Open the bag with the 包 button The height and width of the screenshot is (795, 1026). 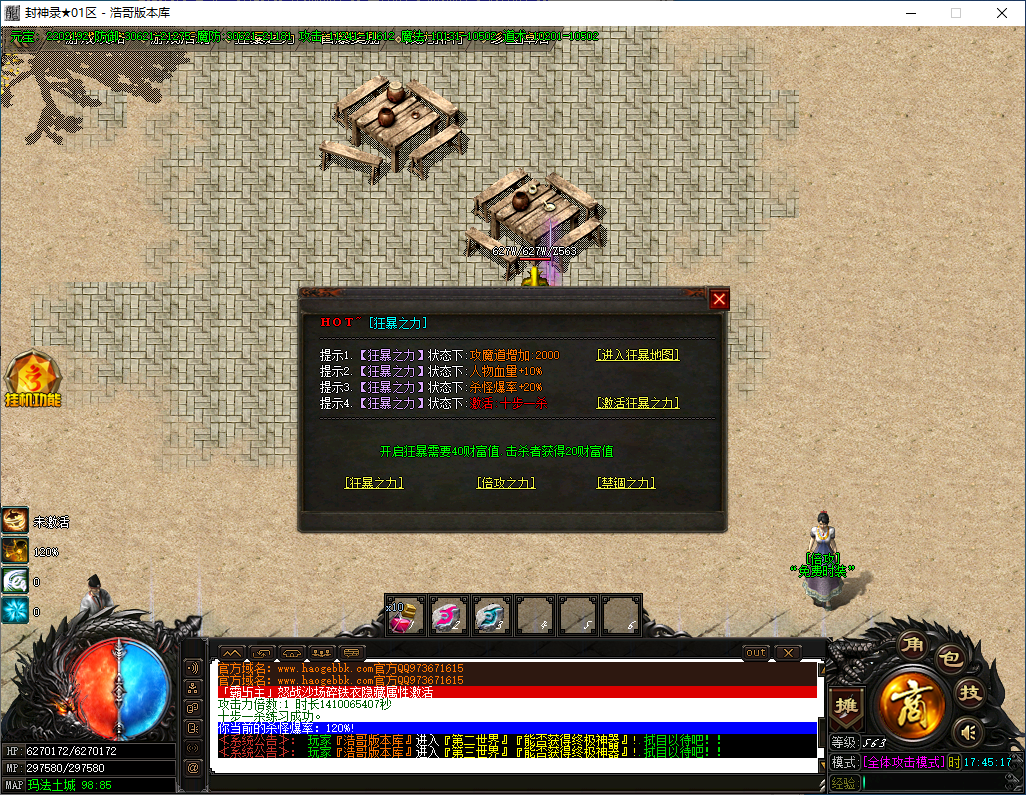tap(948, 659)
